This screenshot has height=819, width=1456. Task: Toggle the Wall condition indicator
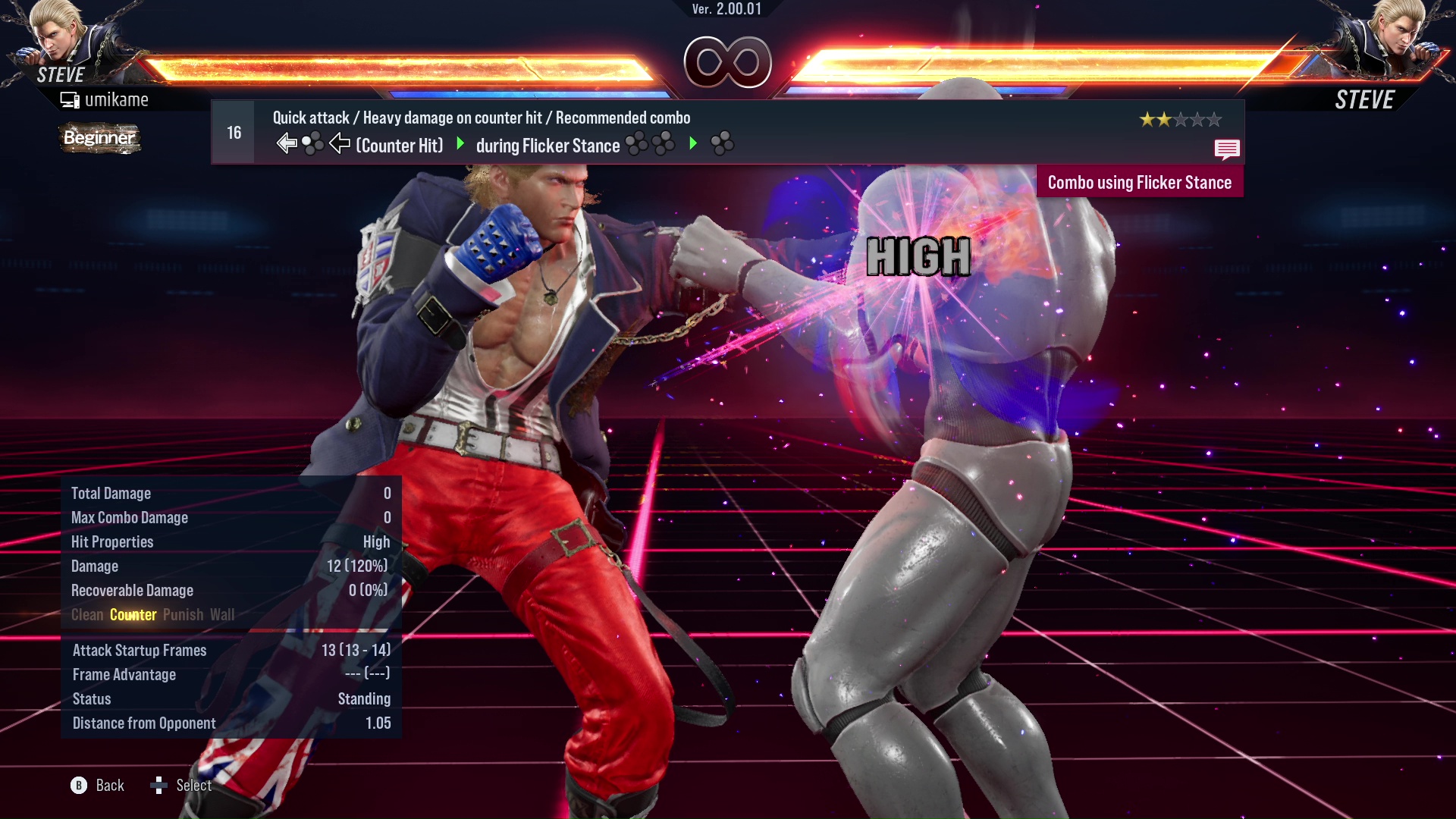coord(224,615)
